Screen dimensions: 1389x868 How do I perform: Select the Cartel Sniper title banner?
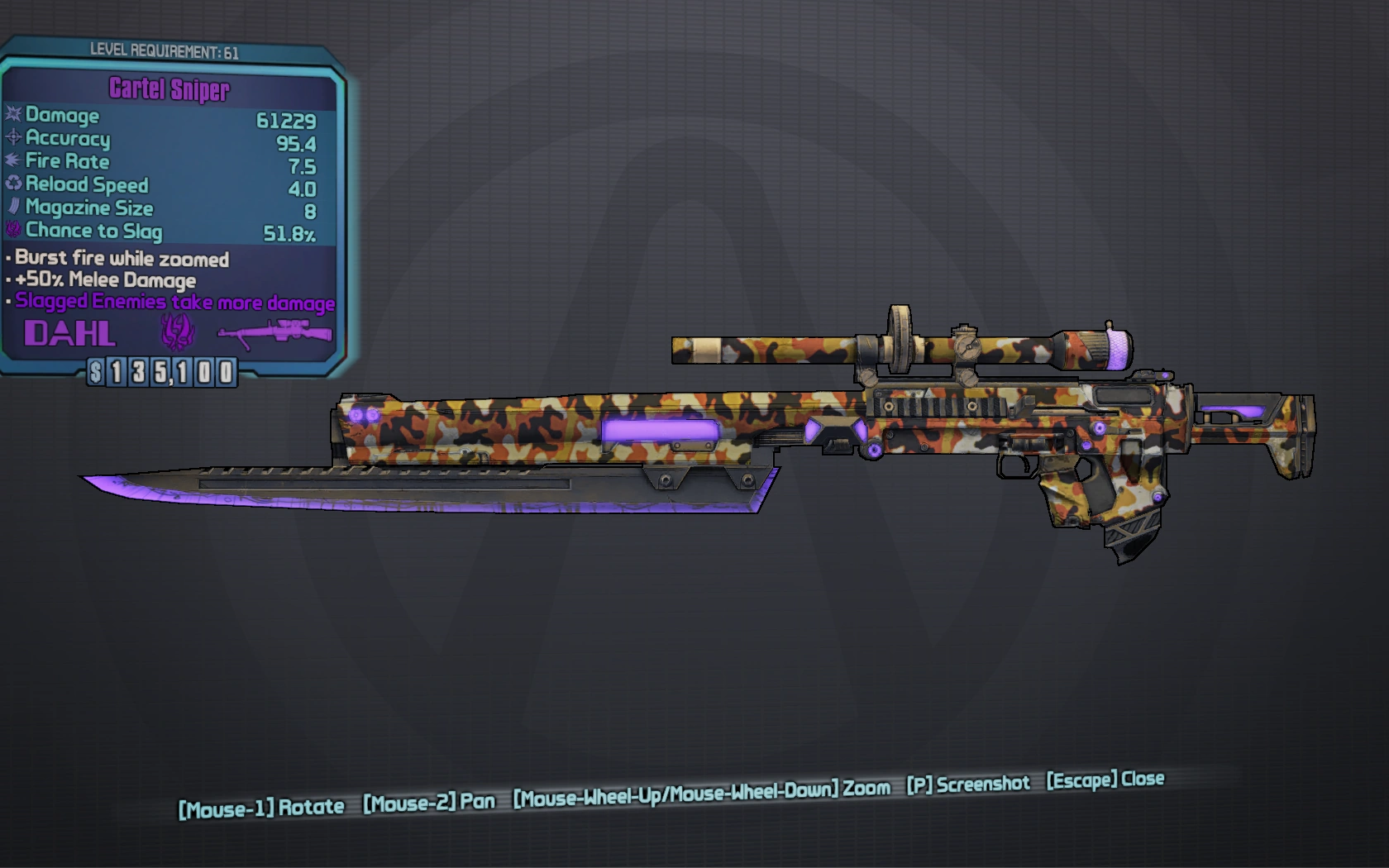click(168, 88)
